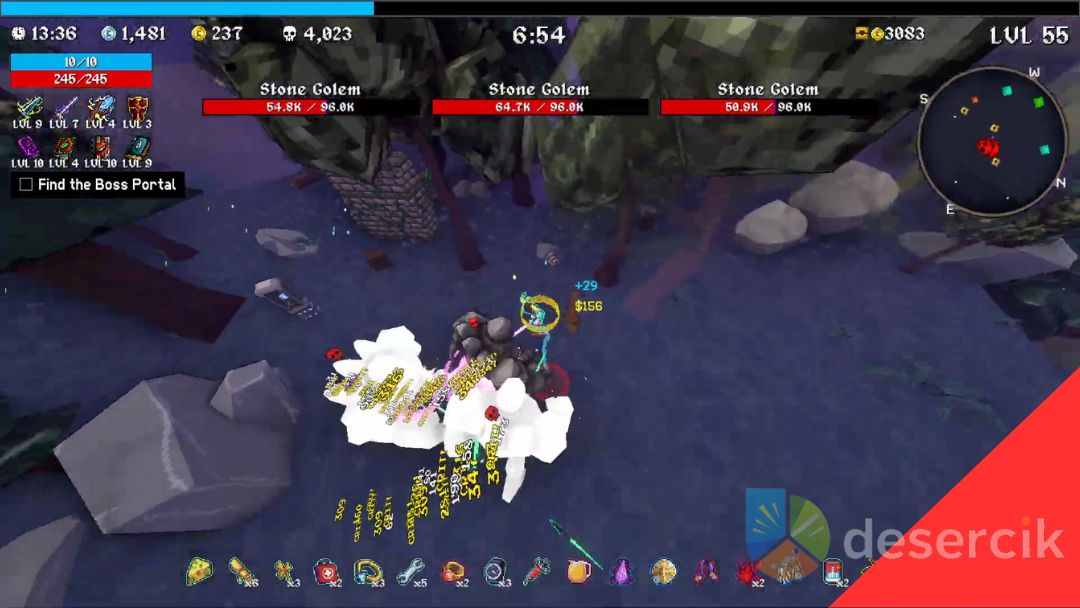Select the green-leaf tome icon
This screenshot has height=608, width=1080.
tap(64, 146)
